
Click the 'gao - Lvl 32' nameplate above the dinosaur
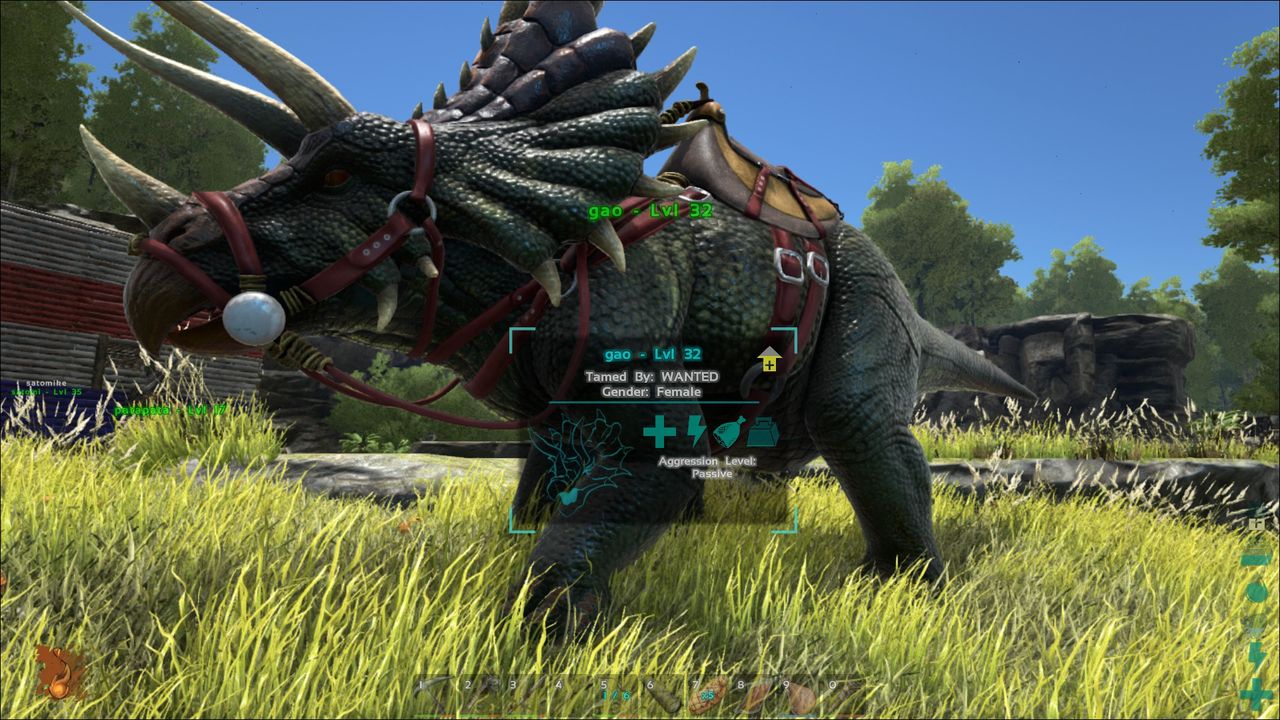tap(651, 211)
